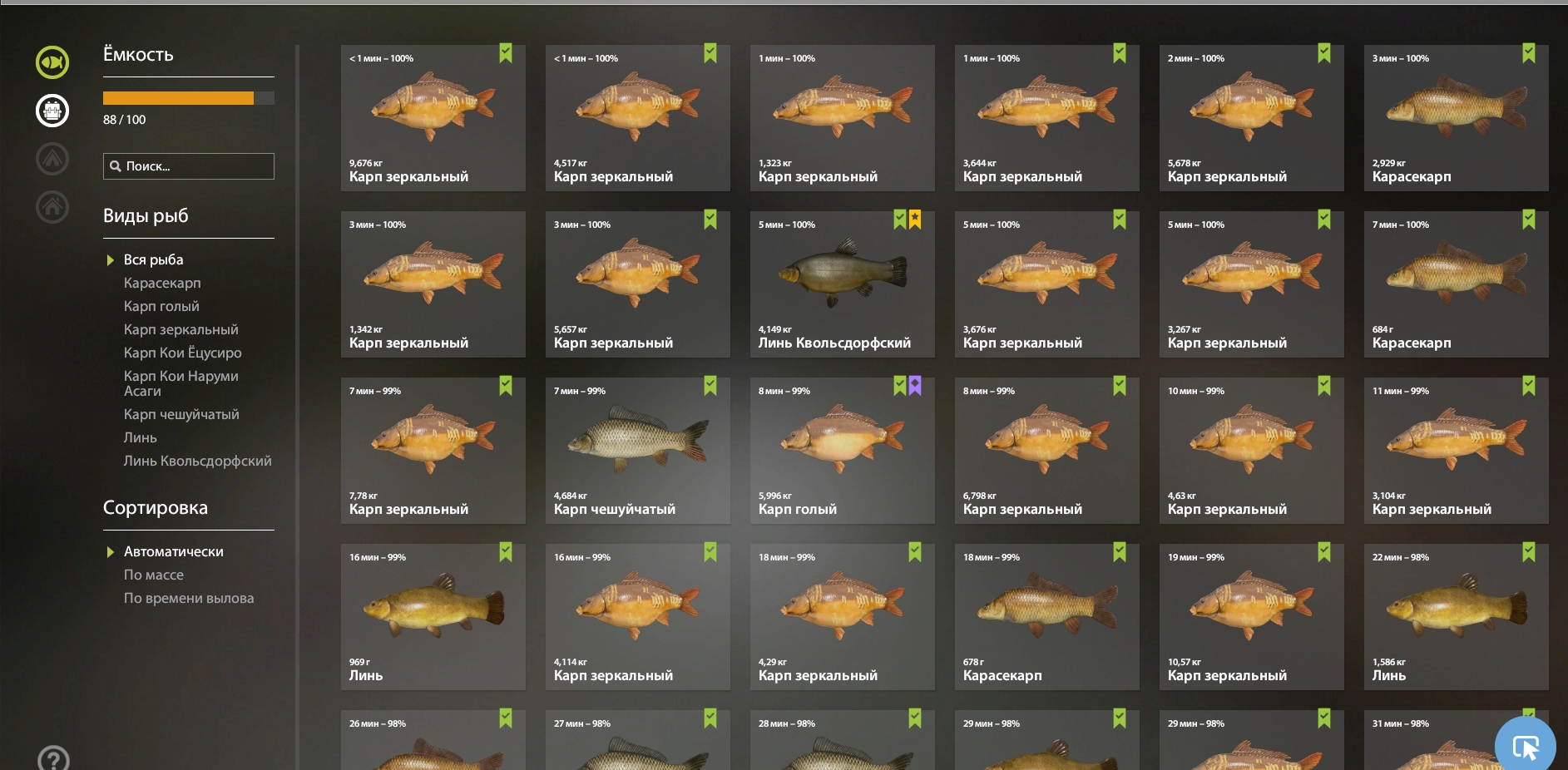Filter by Карп зеркальный species

point(181,330)
